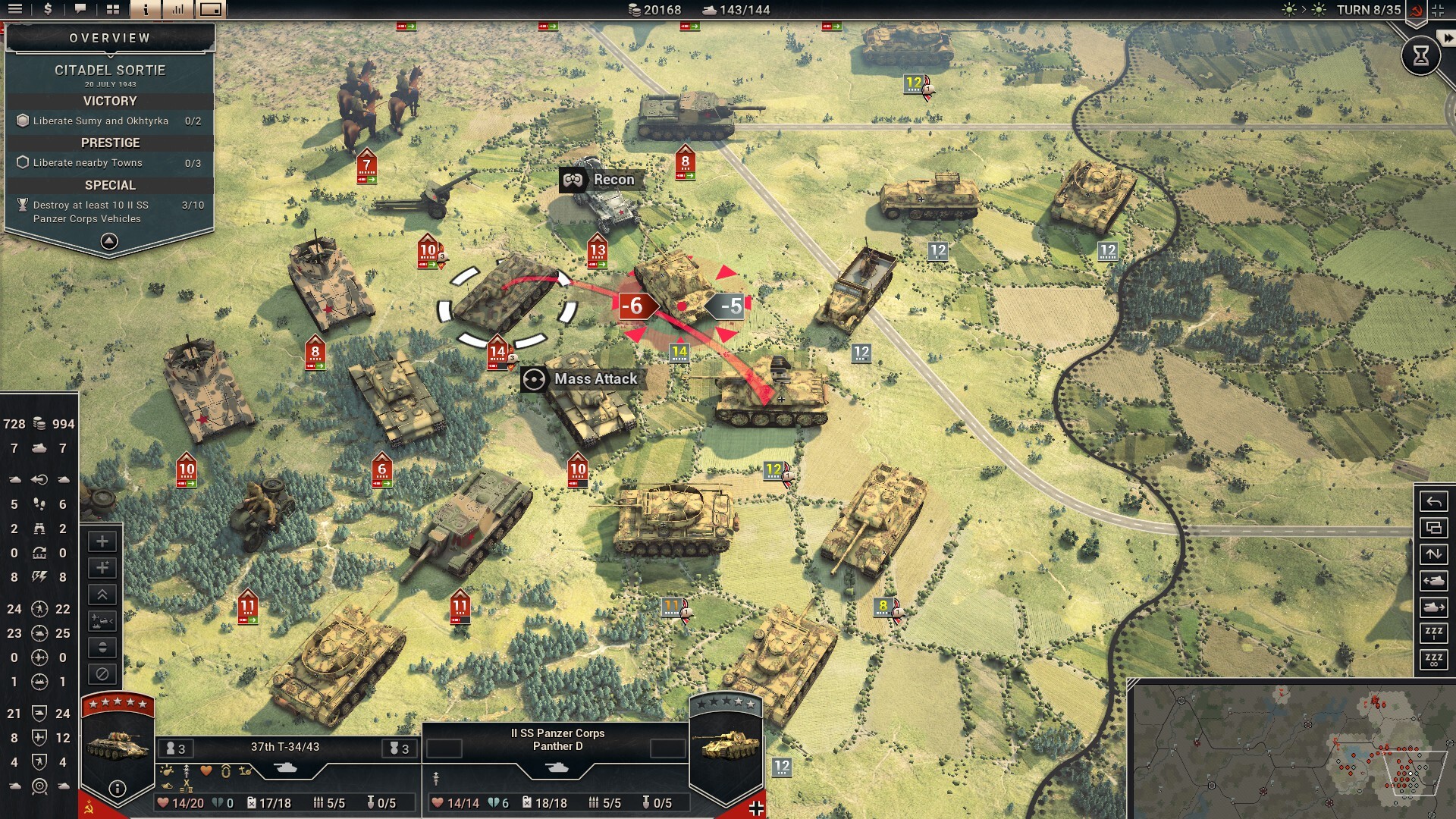This screenshot has height=819, width=1456.
Task: Open the speech bubble message log
Action: click(x=80, y=9)
